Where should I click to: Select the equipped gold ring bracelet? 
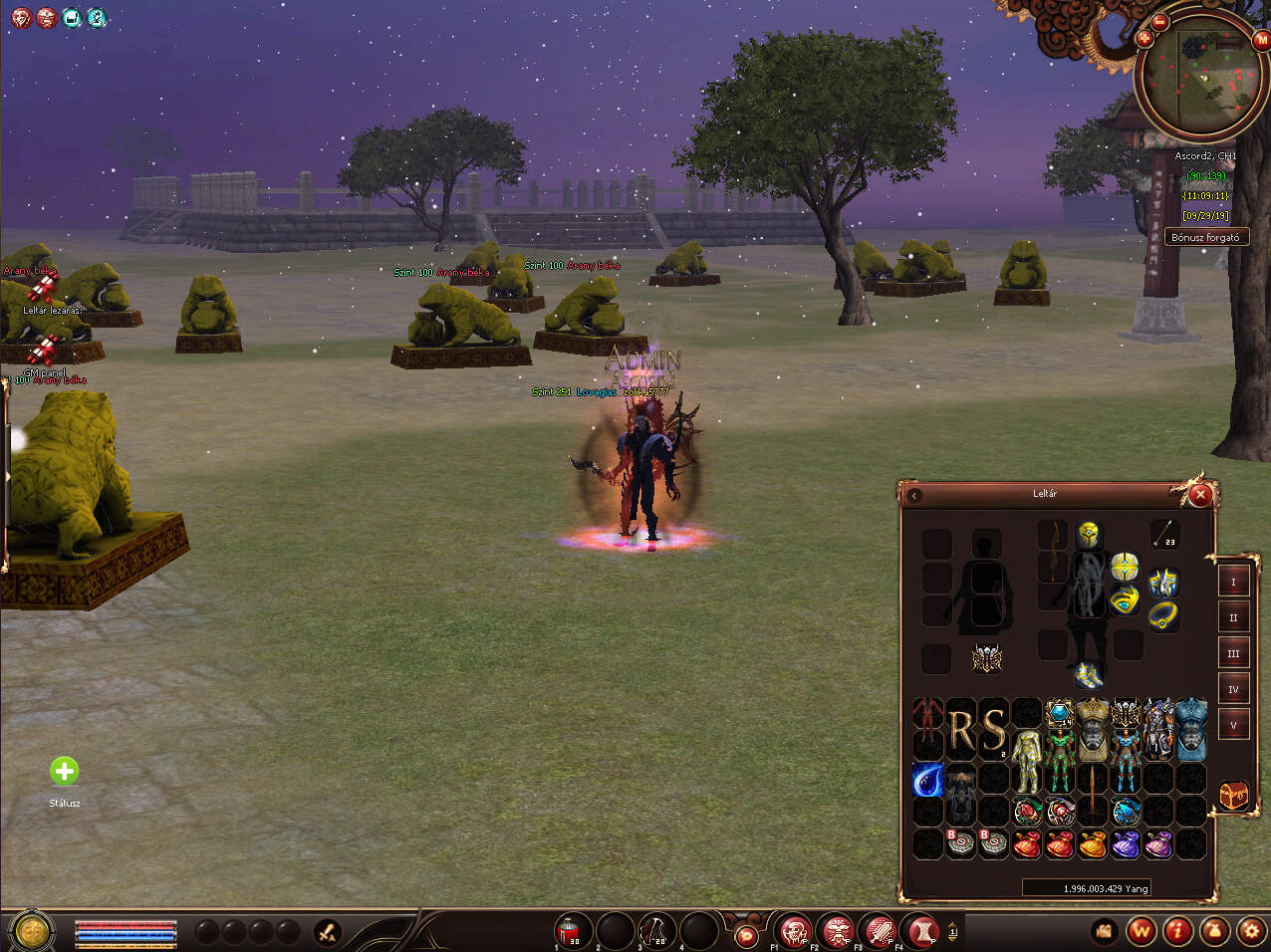pyautogui.click(x=1161, y=616)
